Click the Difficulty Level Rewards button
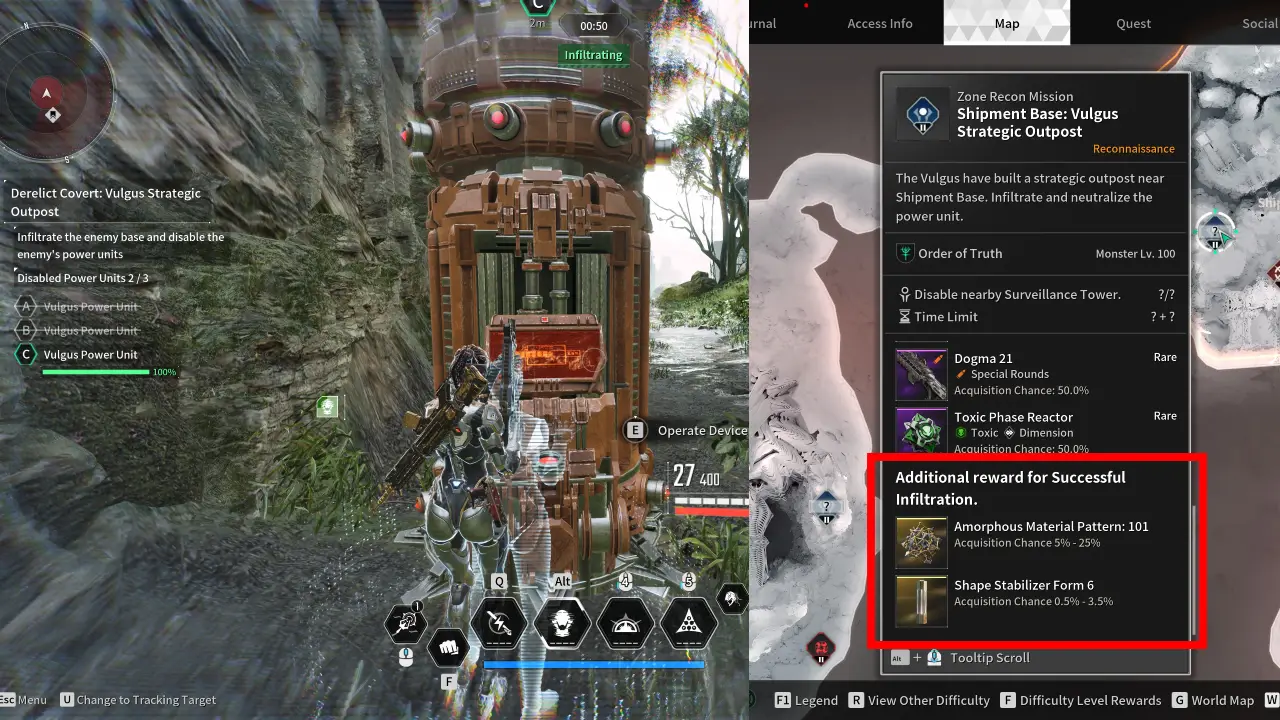The image size is (1280, 720). click(1078, 700)
